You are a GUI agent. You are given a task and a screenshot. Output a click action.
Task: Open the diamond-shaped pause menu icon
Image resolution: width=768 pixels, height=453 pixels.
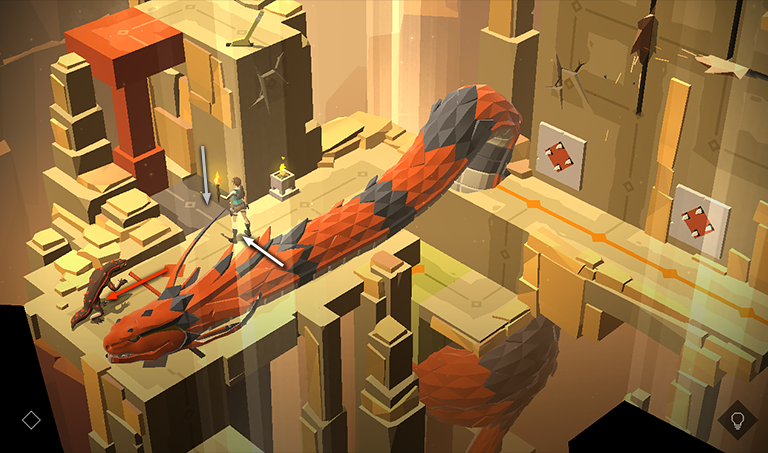tap(31, 420)
